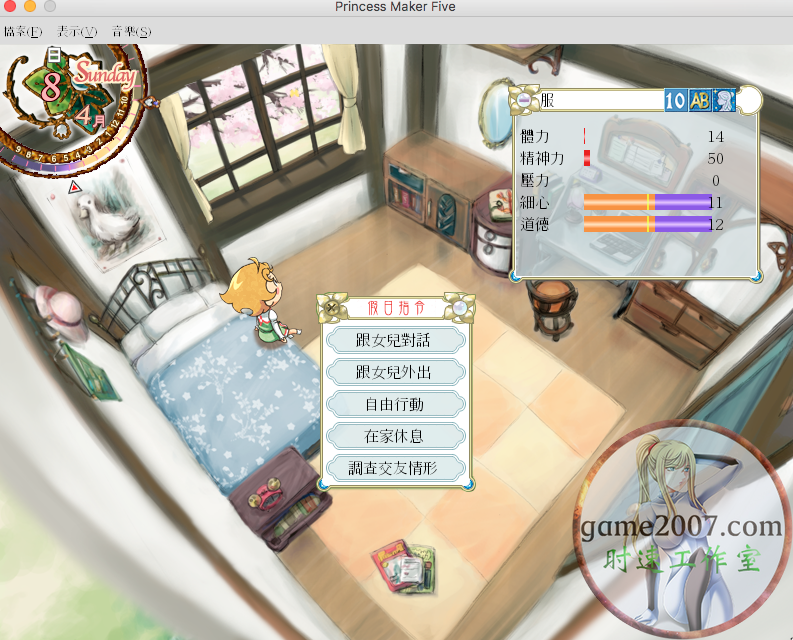Open the 檔案(F) file menu
Screen dimensions: 793x640
(20, 32)
